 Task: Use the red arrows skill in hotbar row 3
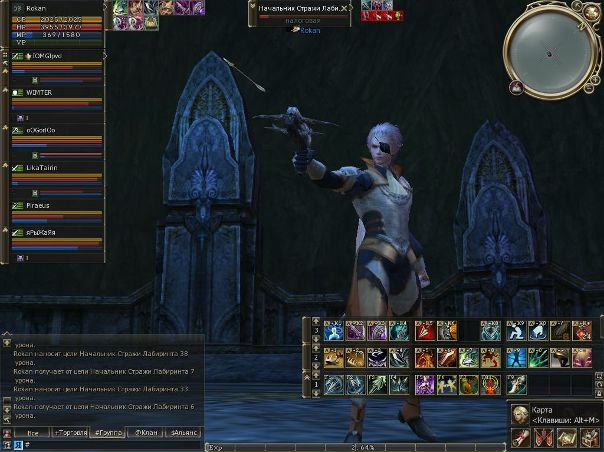(422, 331)
